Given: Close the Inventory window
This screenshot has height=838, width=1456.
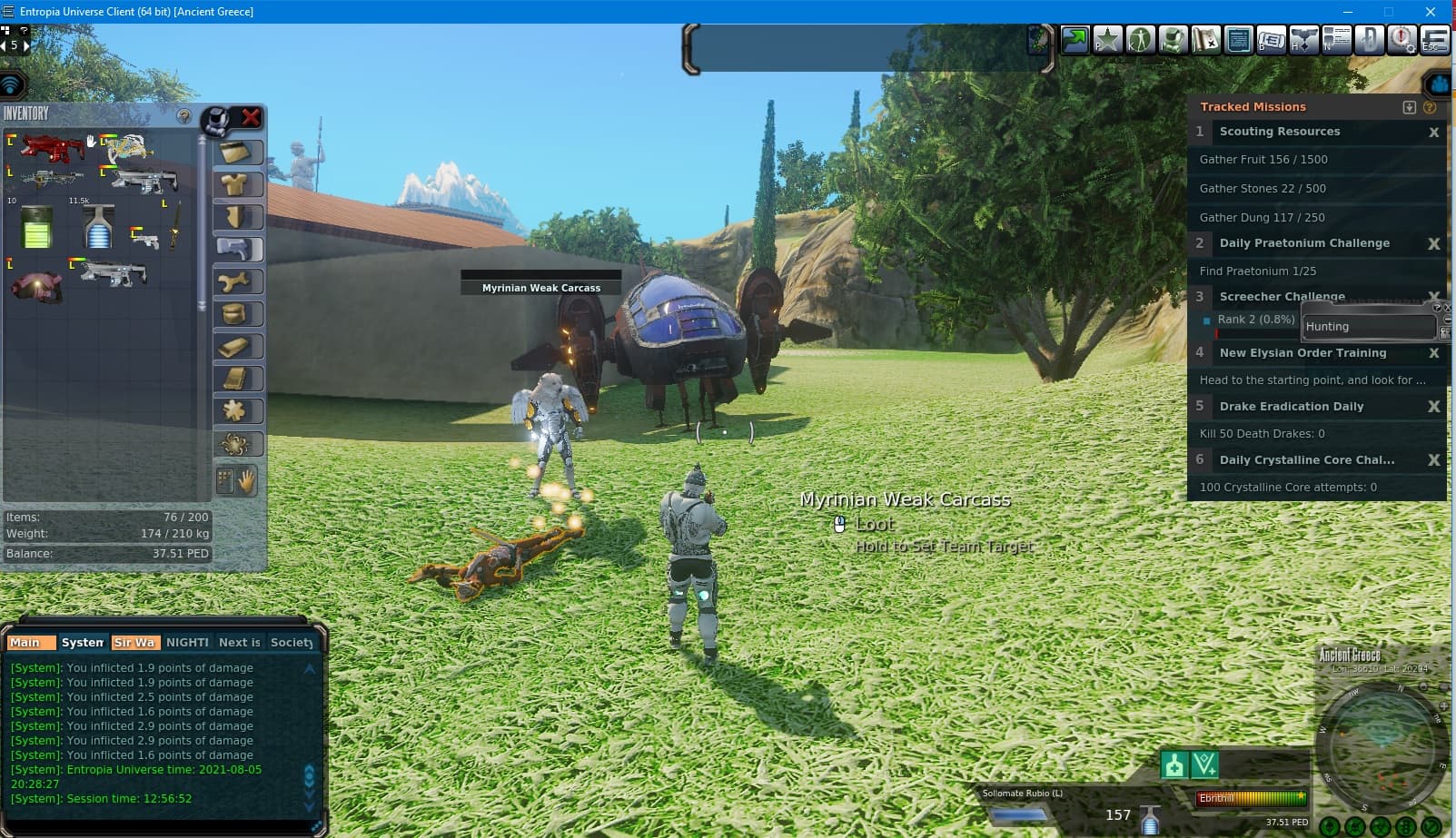Looking at the screenshot, I should tap(251, 117).
